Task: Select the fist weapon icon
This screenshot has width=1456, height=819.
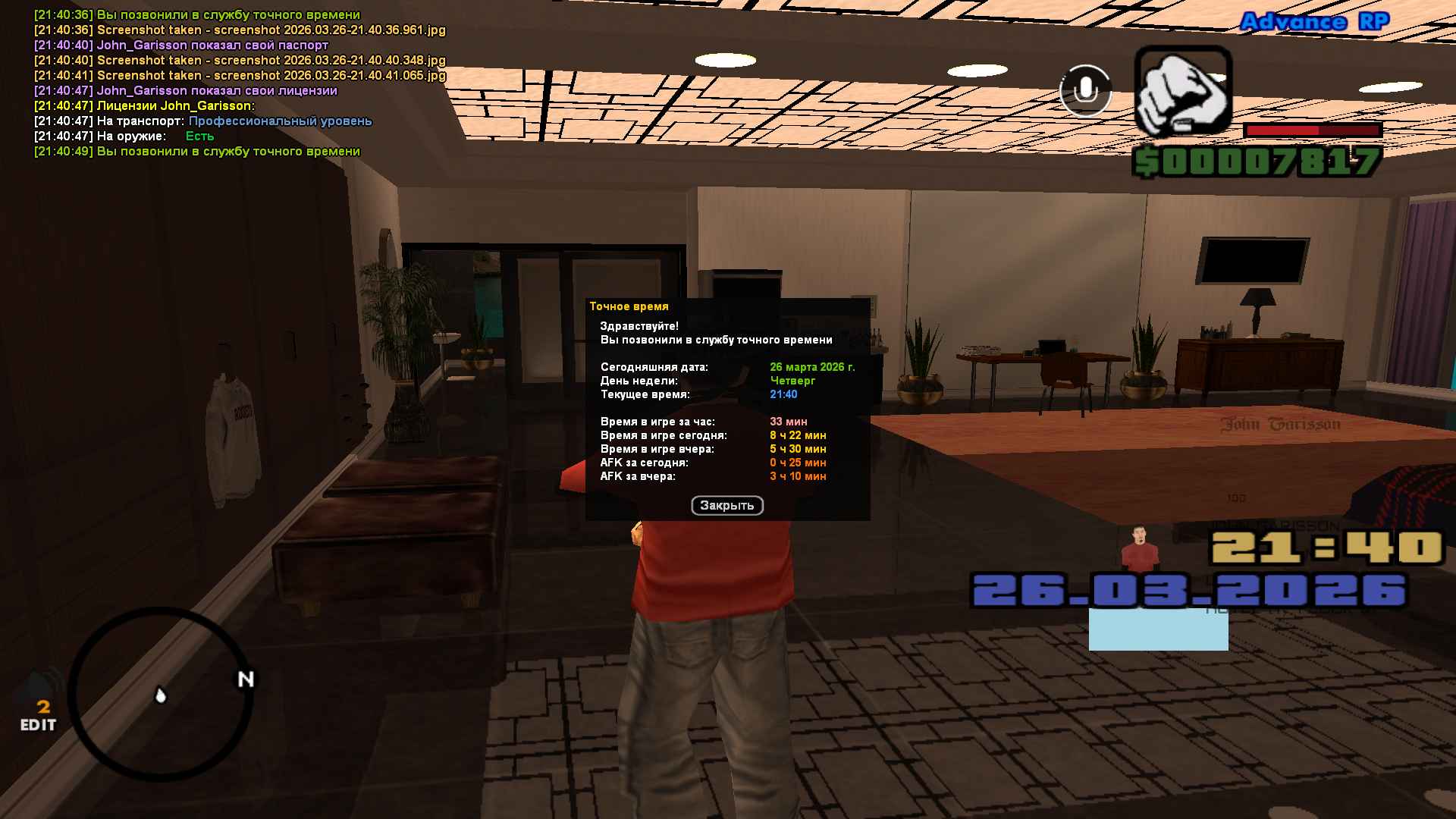Action: pos(1182,92)
